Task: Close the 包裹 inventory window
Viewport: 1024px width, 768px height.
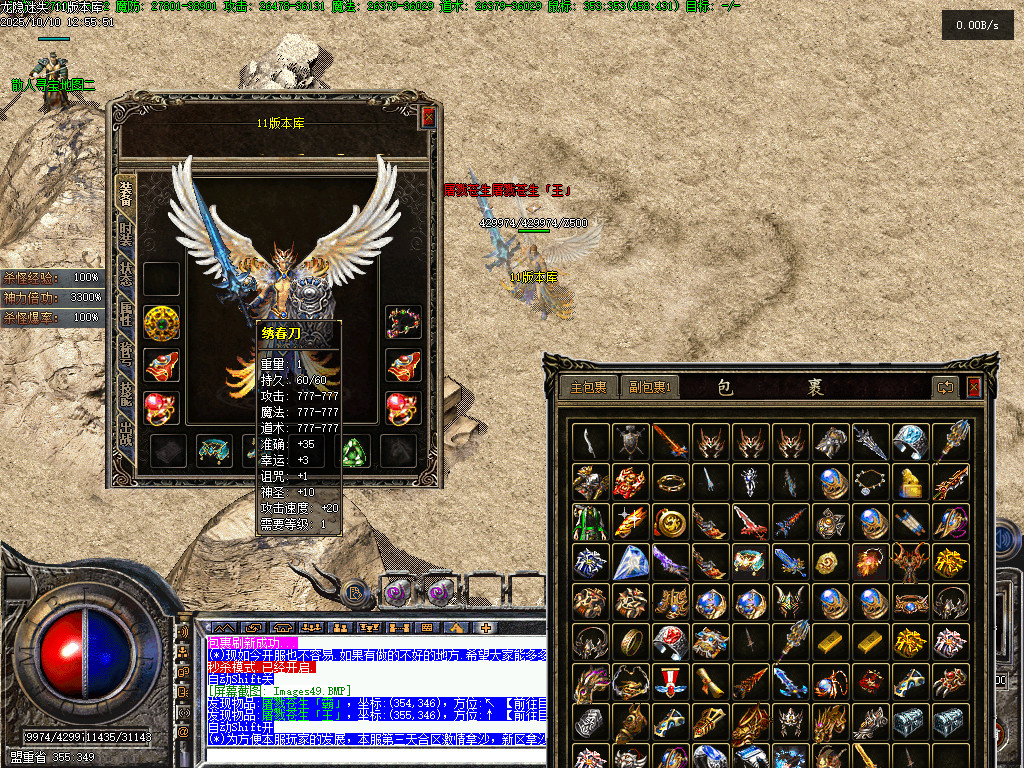Action: (974, 387)
